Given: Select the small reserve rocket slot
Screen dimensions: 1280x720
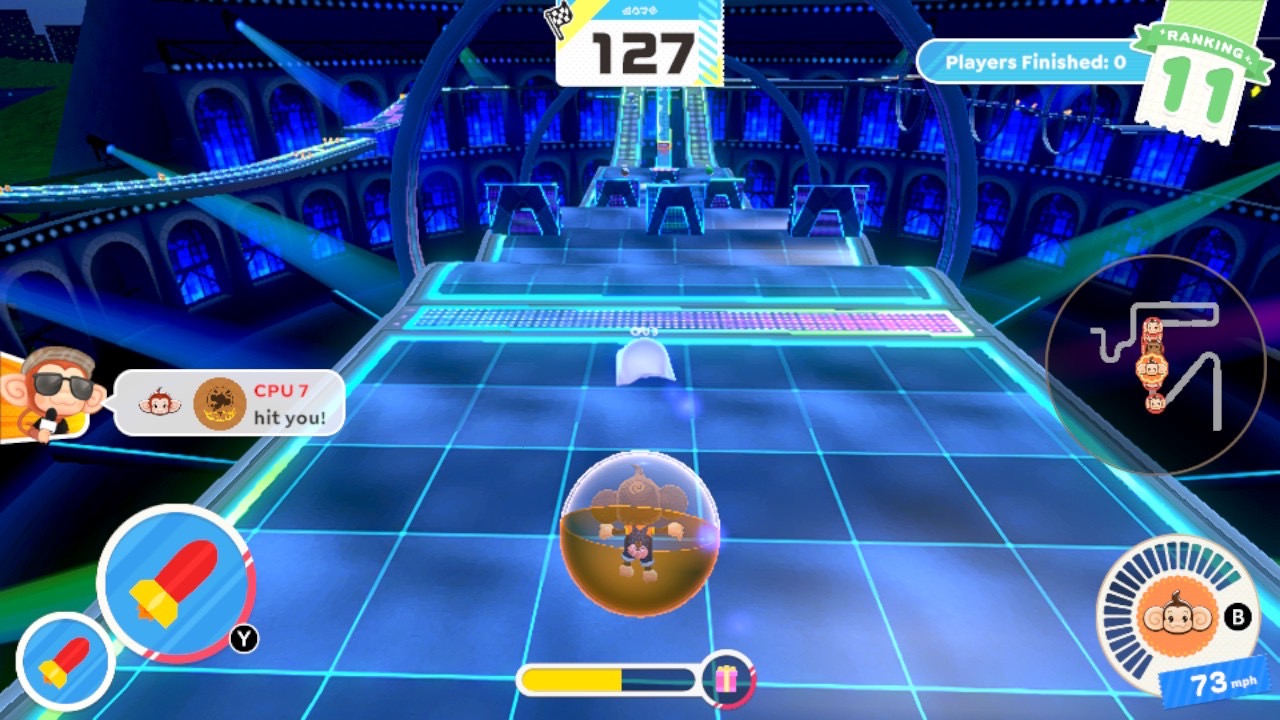Looking at the screenshot, I should tap(65, 662).
